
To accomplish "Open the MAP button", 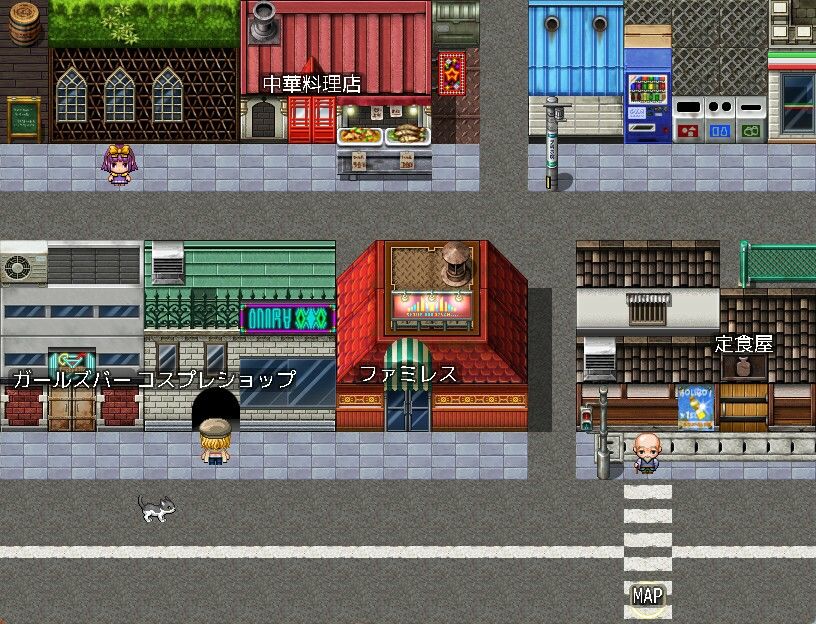I will 647,596.
